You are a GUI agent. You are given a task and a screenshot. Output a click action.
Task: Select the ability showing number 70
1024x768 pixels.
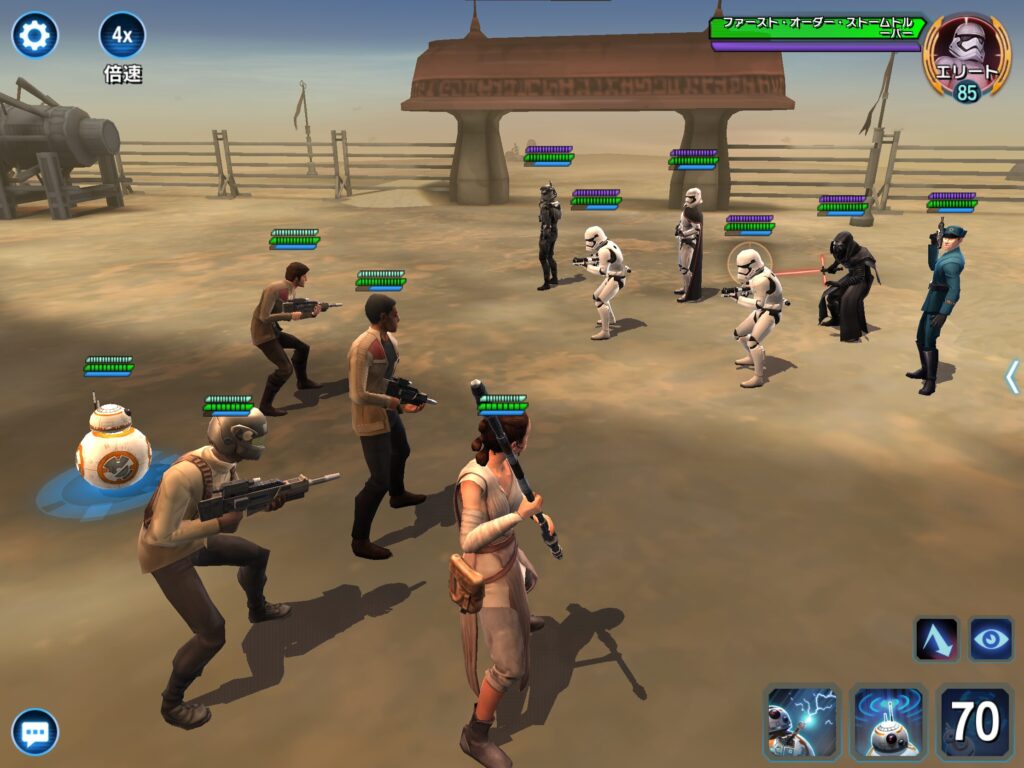click(975, 722)
